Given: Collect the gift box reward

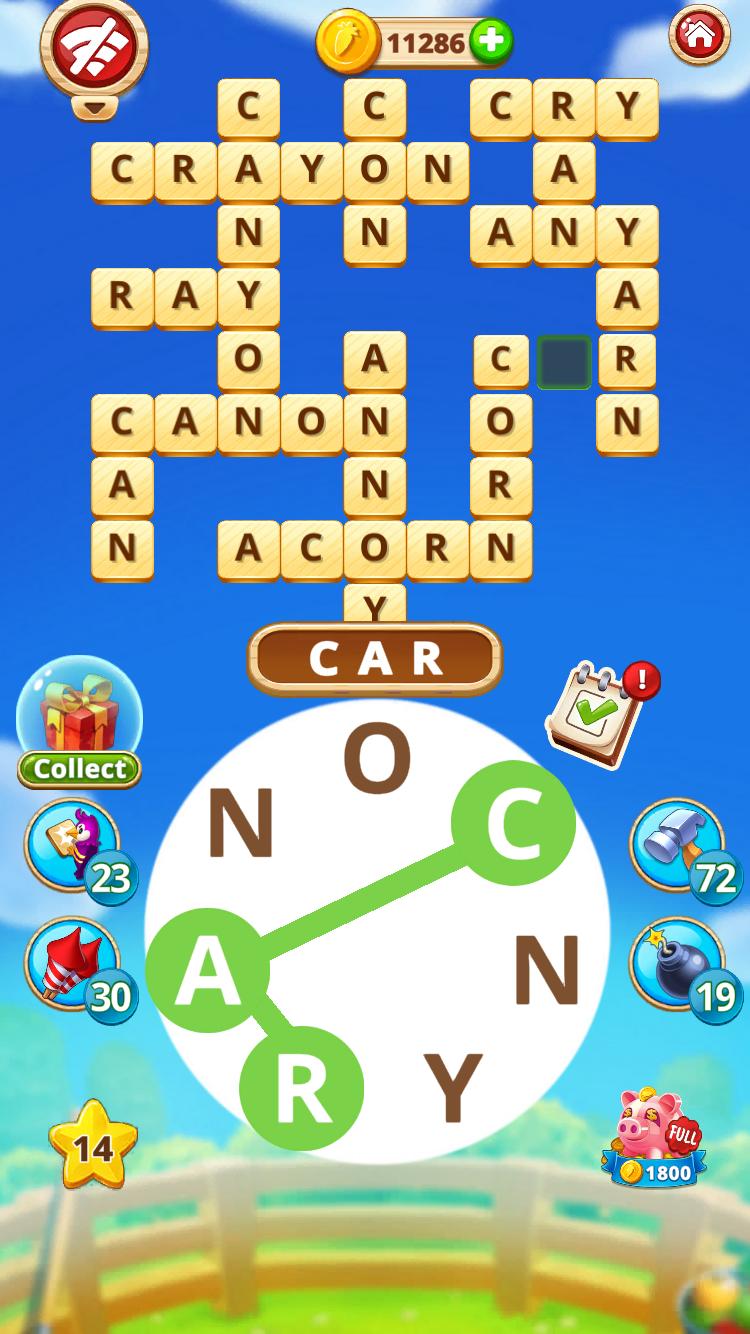Looking at the screenshot, I should click(79, 722).
